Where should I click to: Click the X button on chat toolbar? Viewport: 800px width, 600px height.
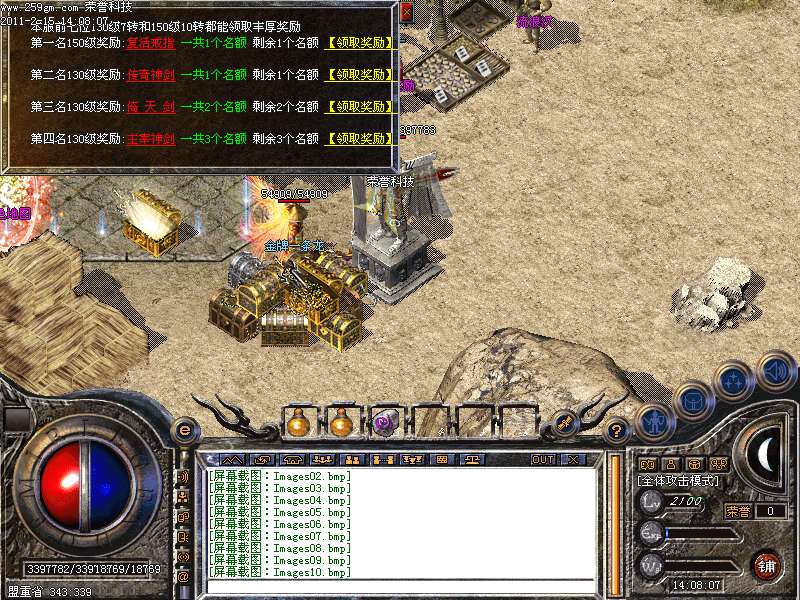(573, 459)
